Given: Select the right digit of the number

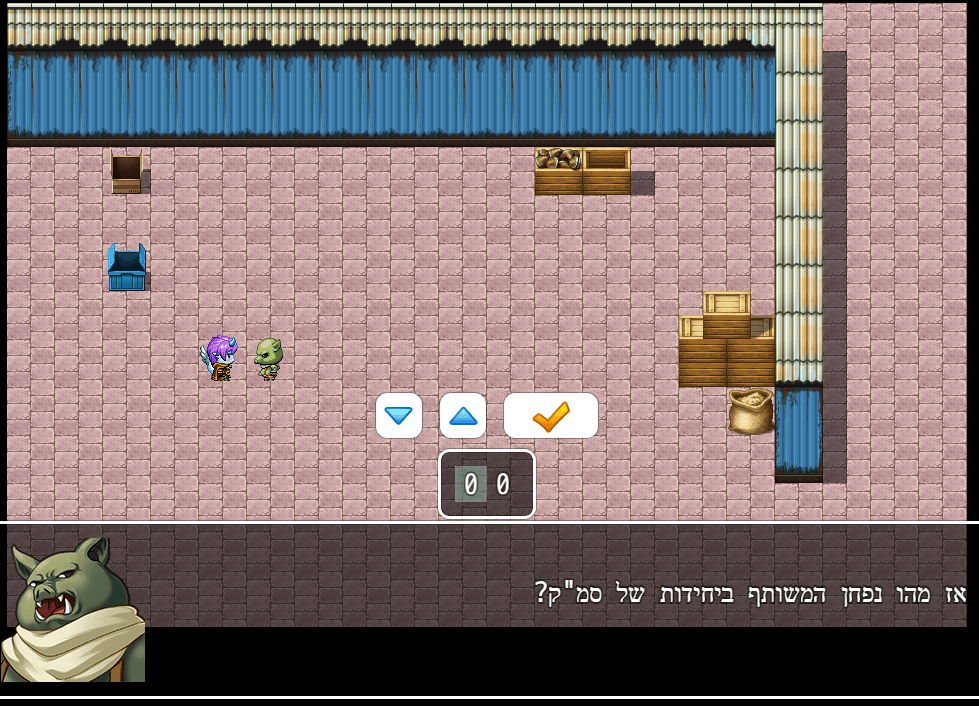Looking at the screenshot, I should (x=503, y=485).
